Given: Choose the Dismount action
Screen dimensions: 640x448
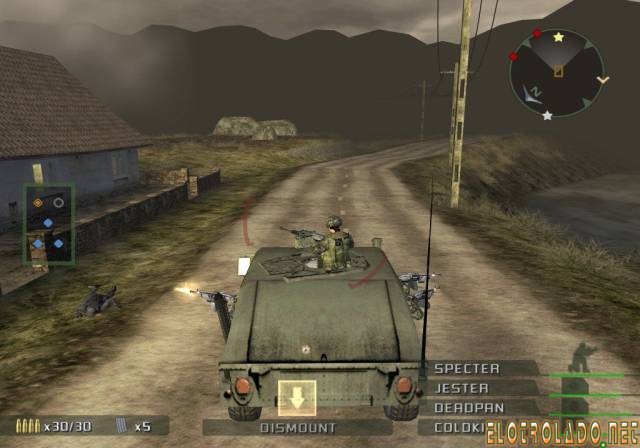Looking at the screenshot, I should point(296,428).
